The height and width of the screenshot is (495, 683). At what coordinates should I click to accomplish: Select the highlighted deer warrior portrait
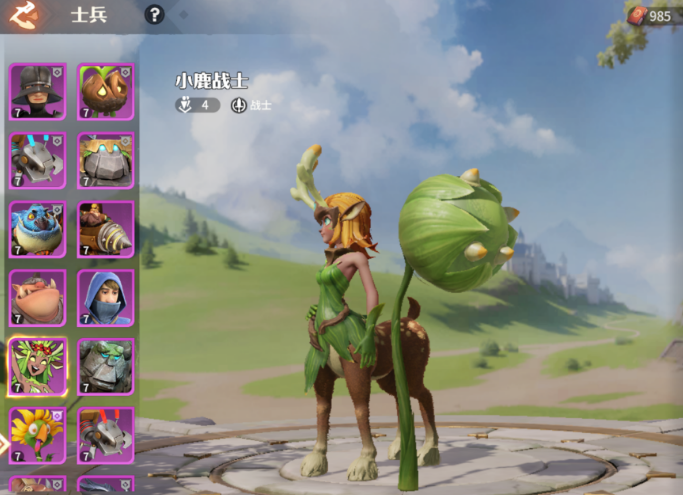38,366
